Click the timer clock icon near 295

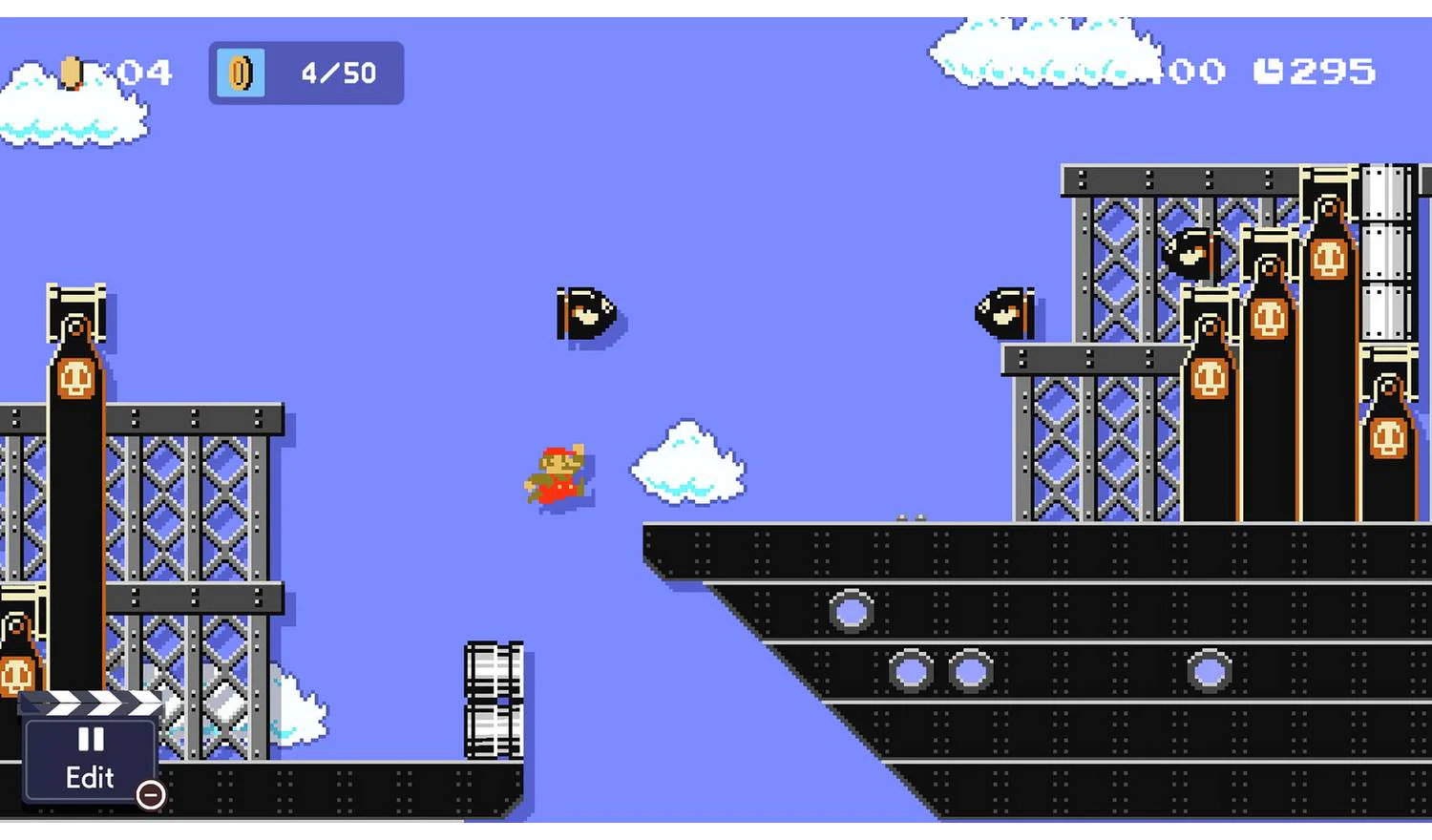tap(1270, 70)
